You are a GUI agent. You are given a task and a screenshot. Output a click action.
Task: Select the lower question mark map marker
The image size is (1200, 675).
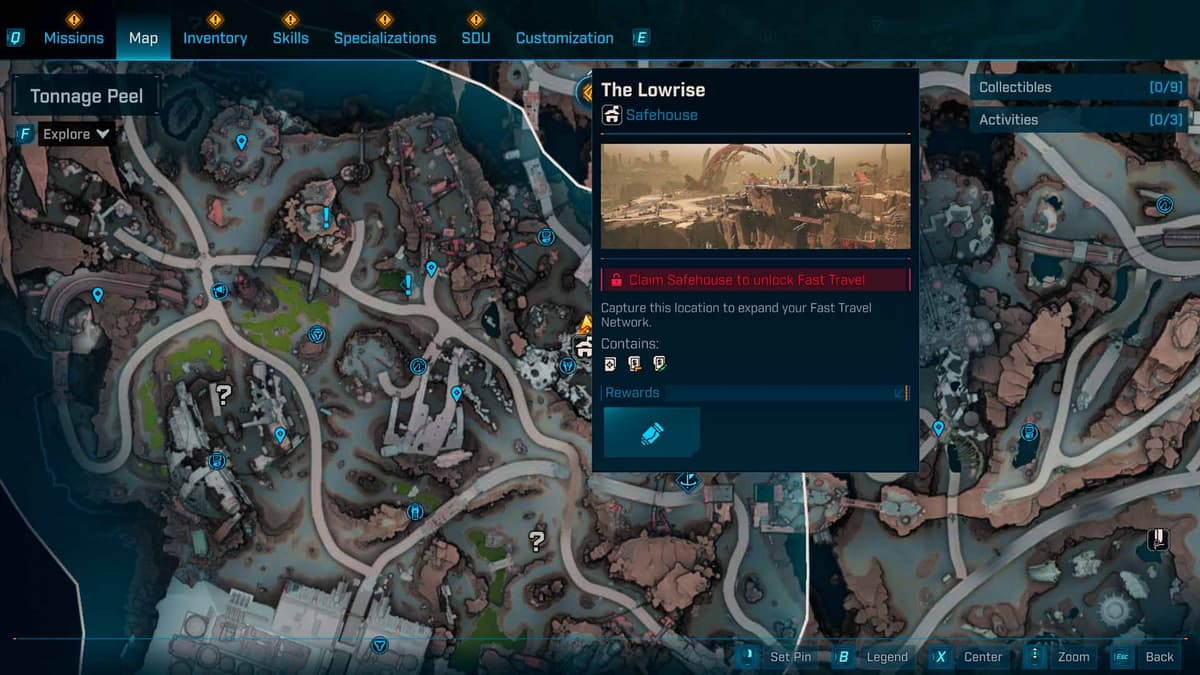click(x=537, y=541)
